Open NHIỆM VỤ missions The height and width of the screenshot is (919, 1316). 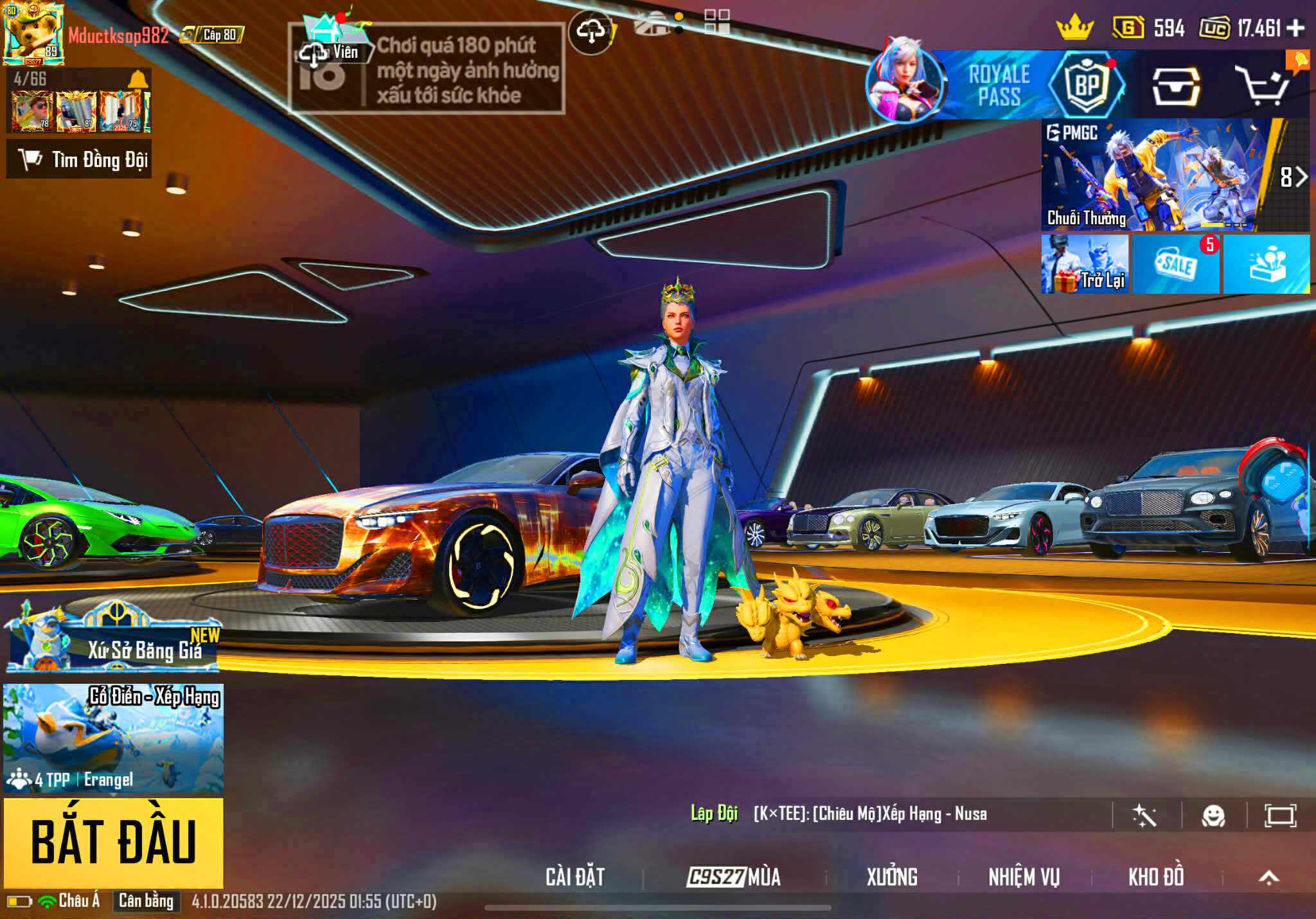(x=1024, y=877)
